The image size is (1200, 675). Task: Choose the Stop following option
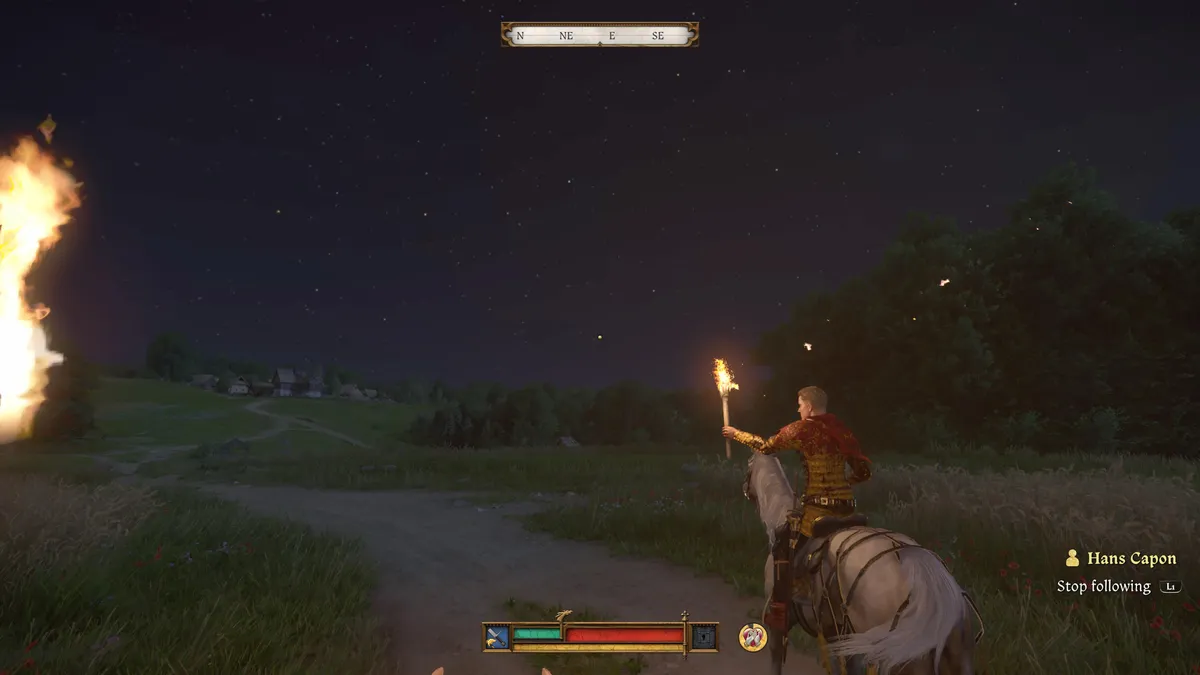1104,587
